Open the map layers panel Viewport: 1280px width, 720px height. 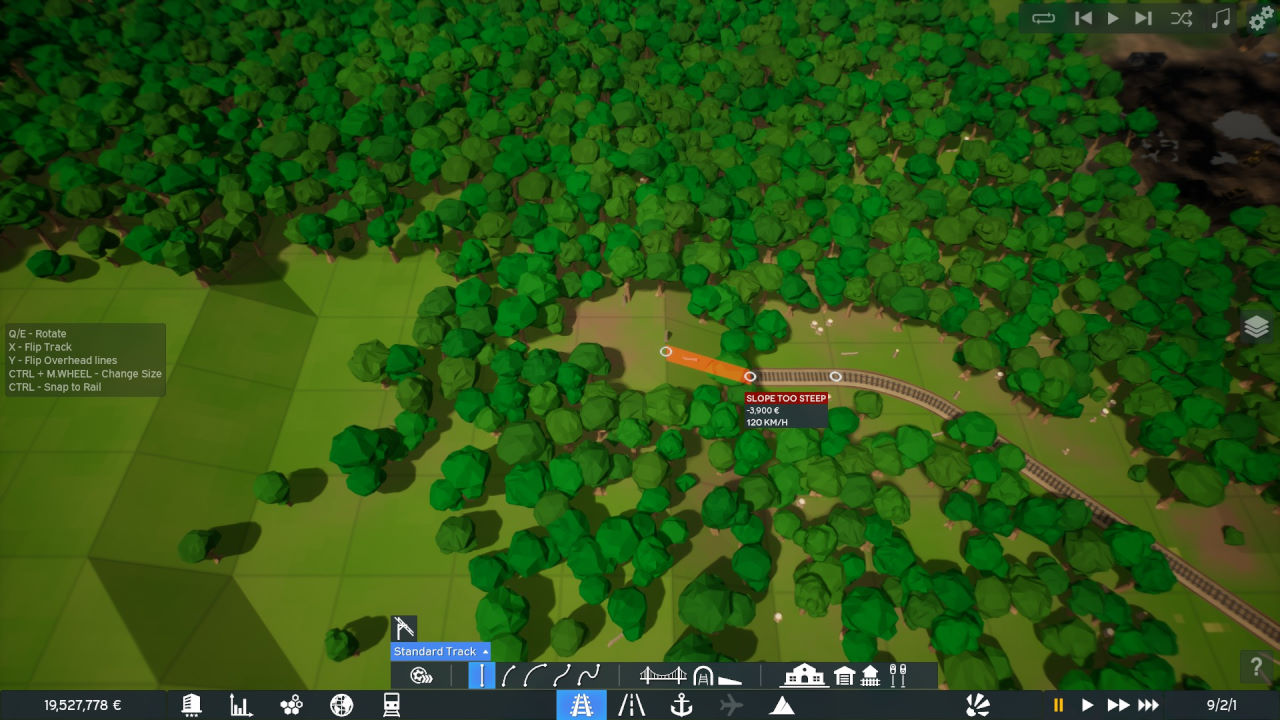tap(1257, 327)
